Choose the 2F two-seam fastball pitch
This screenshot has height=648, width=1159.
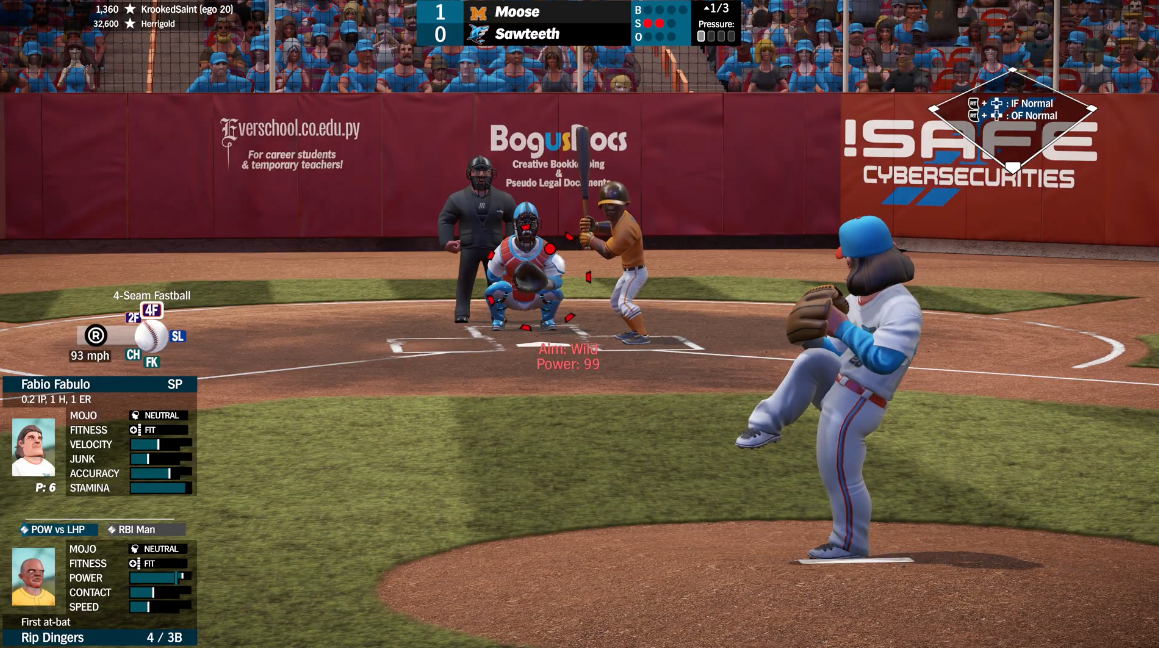(x=133, y=318)
